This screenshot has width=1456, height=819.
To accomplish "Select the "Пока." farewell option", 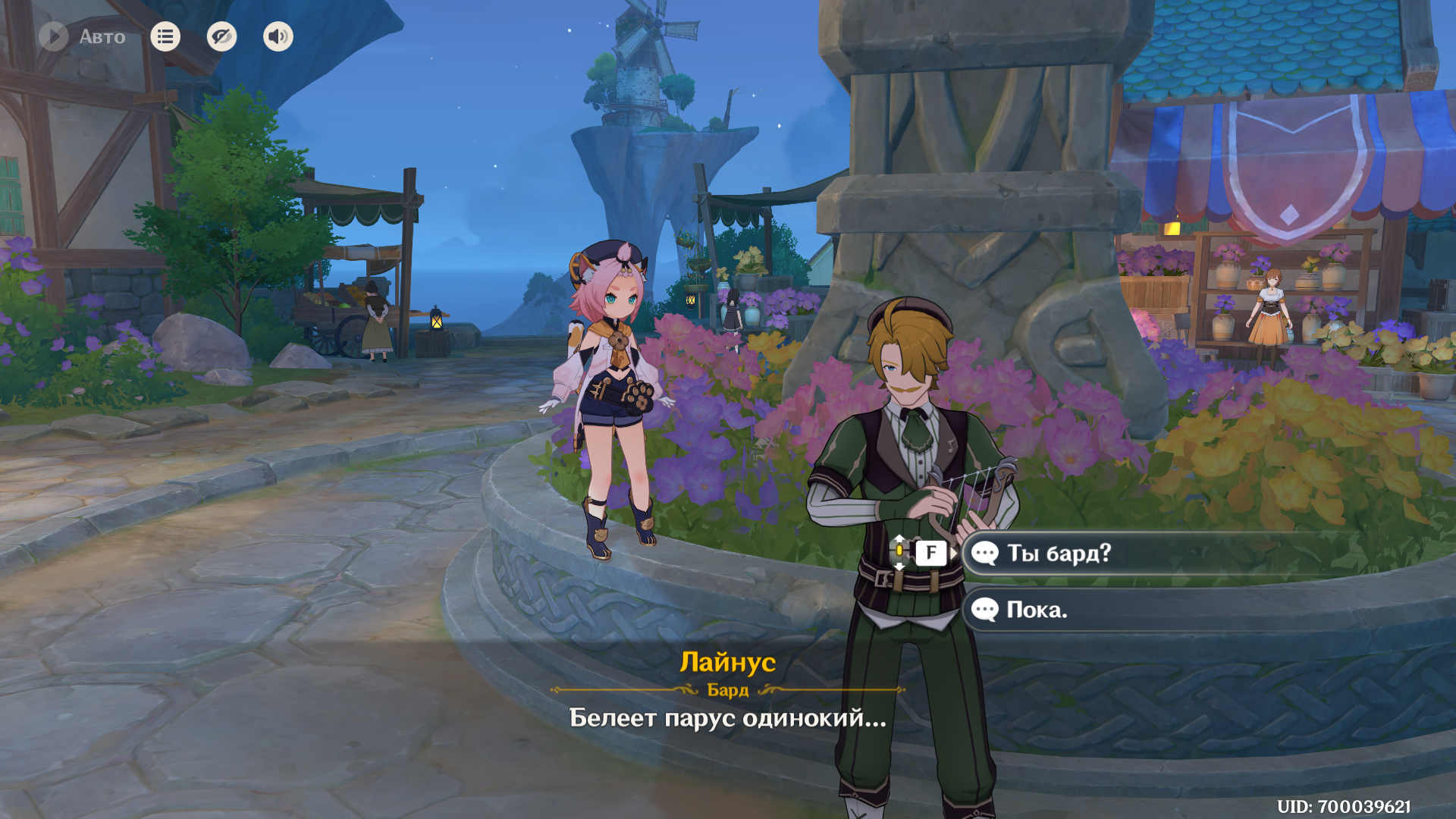I will 1037,610.
